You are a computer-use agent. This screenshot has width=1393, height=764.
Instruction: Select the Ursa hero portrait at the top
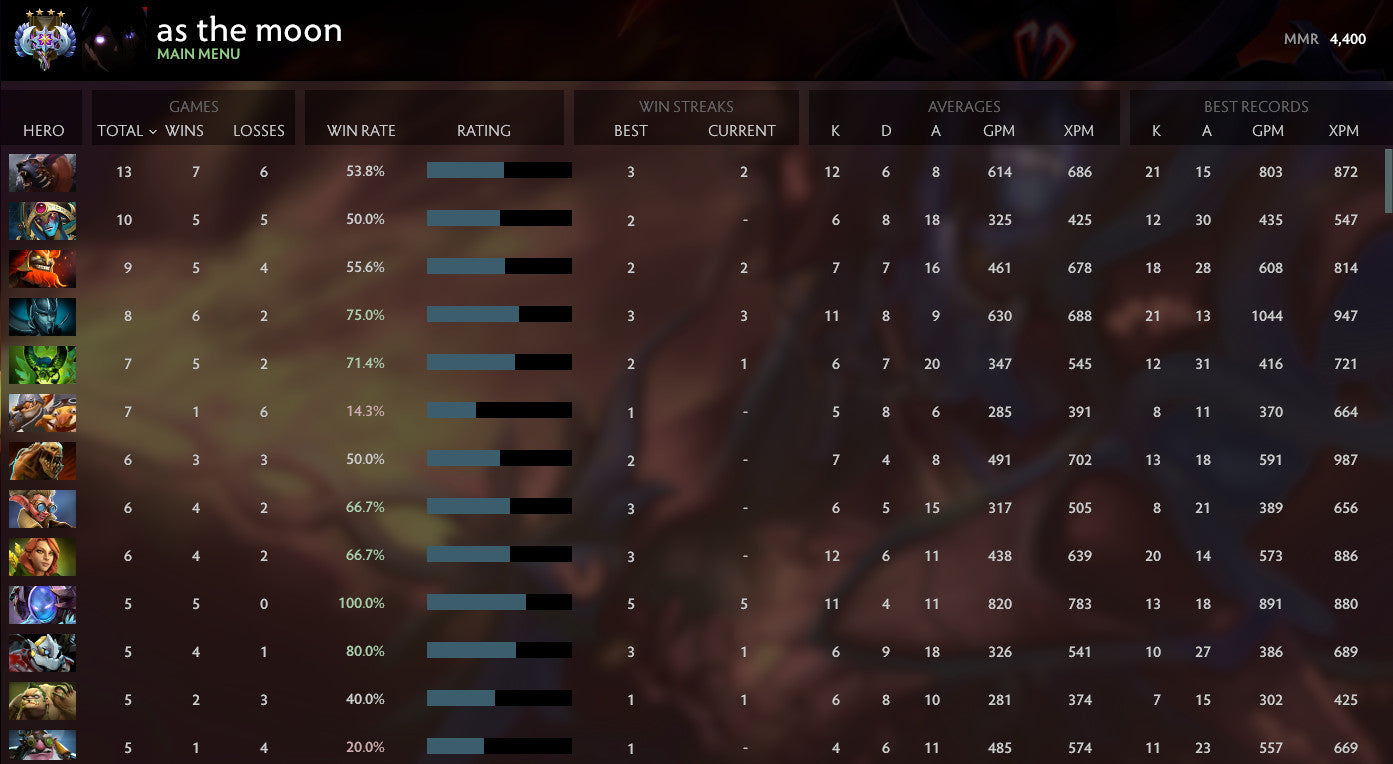(x=42, y=172)
